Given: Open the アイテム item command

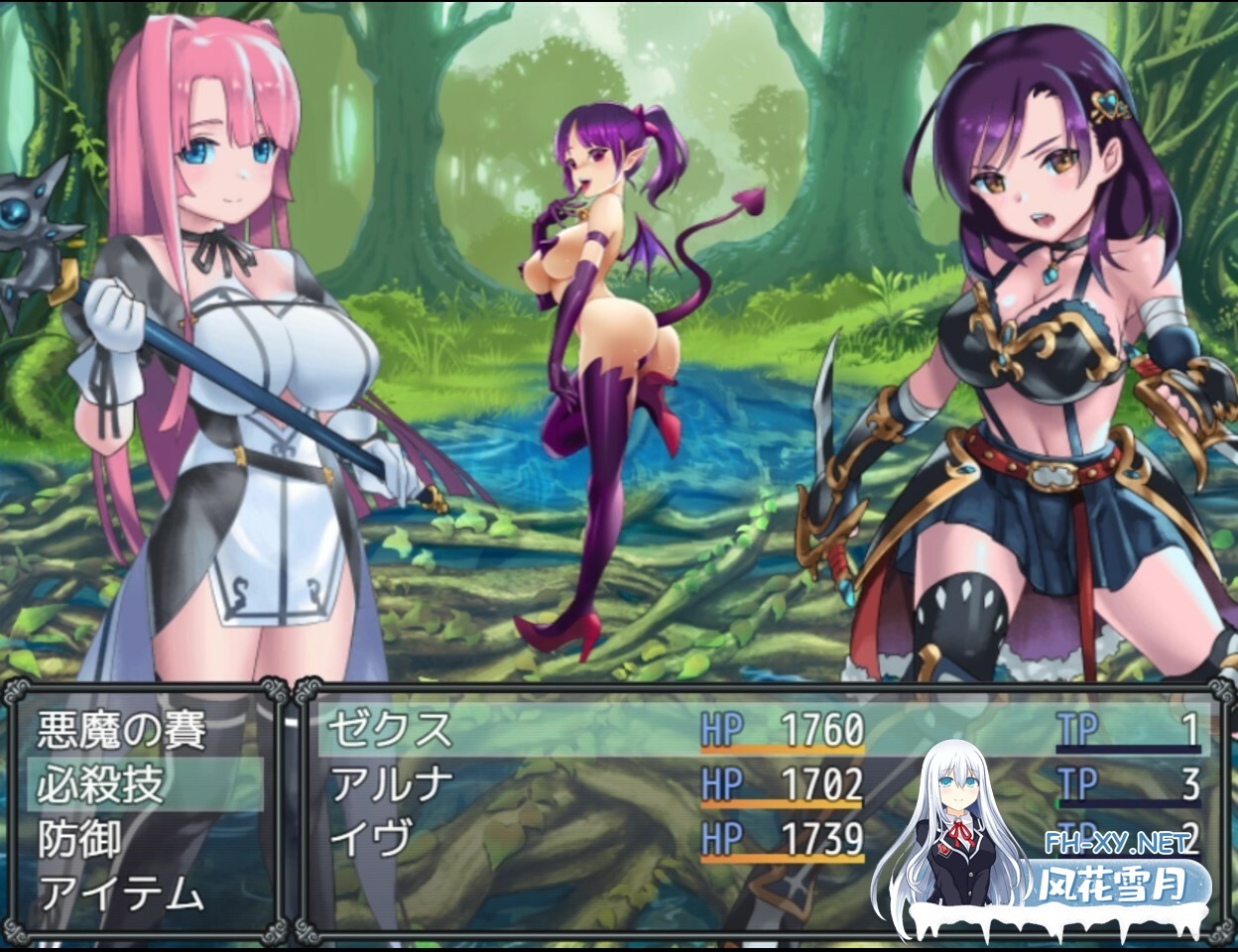Looking at the screenshot, I should tap(121, 894).
